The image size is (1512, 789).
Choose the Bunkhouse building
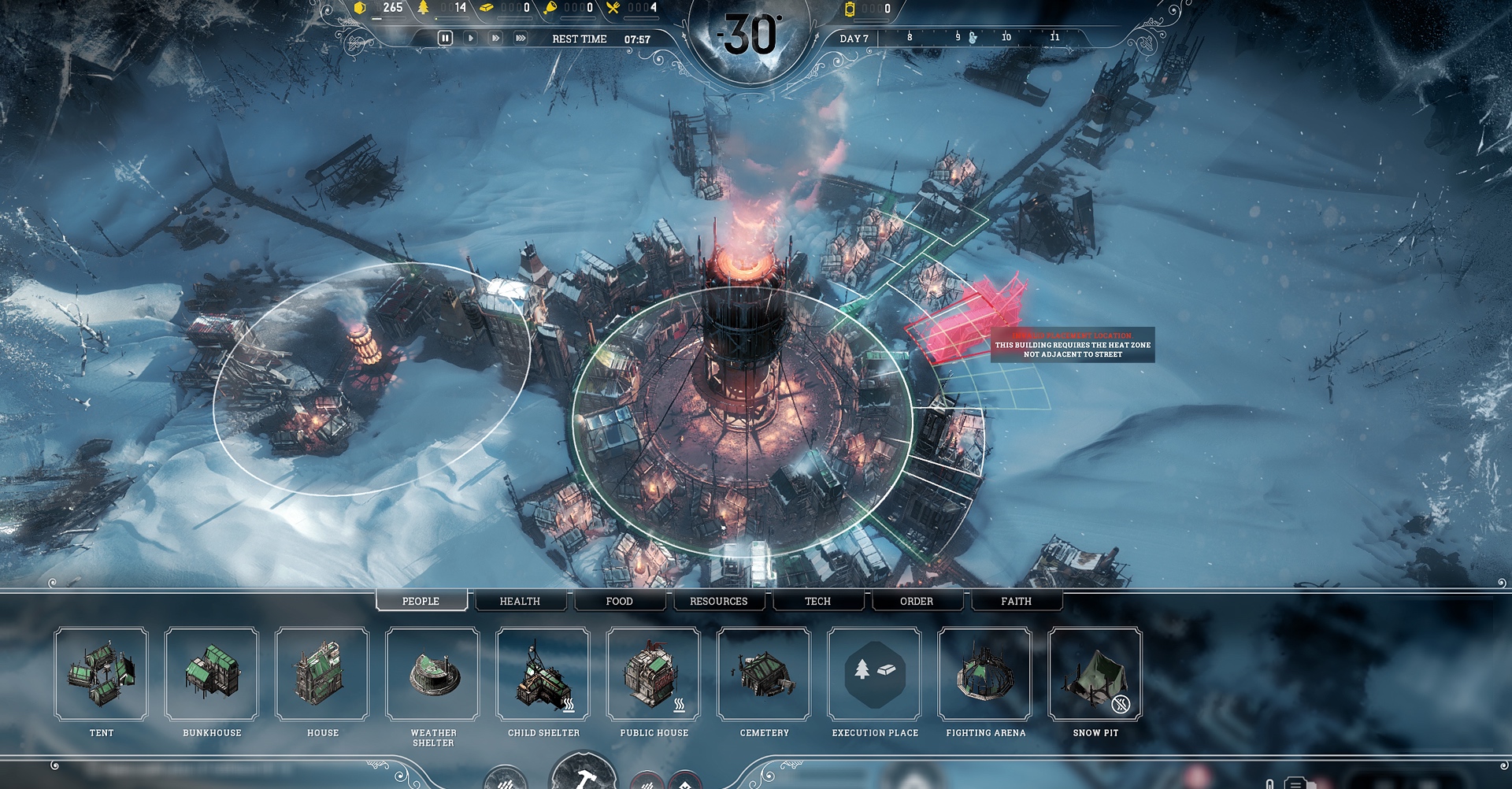(212, 674)
